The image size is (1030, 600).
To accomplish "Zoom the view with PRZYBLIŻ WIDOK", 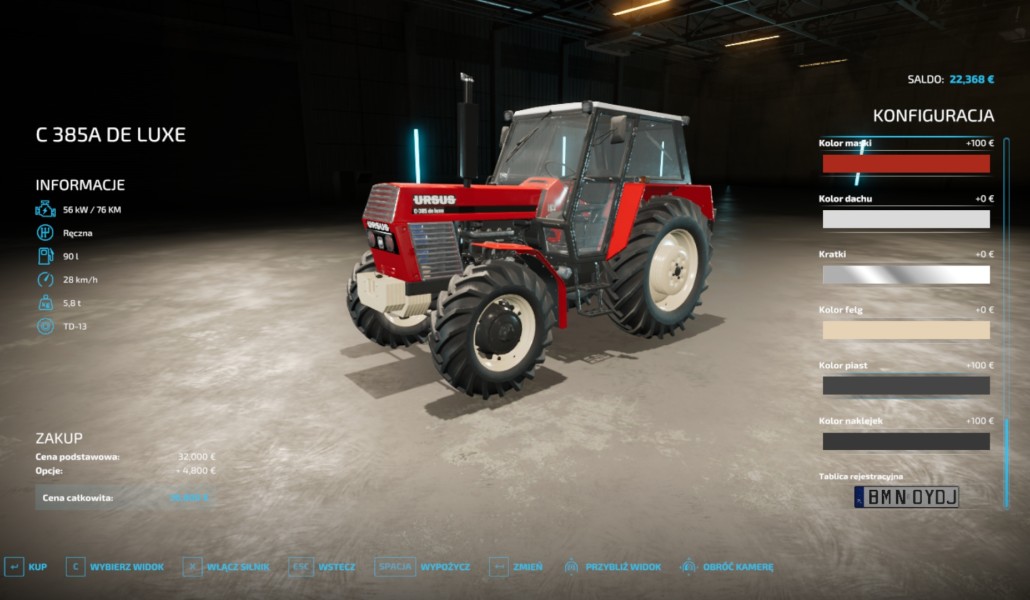I will (612, 567).
